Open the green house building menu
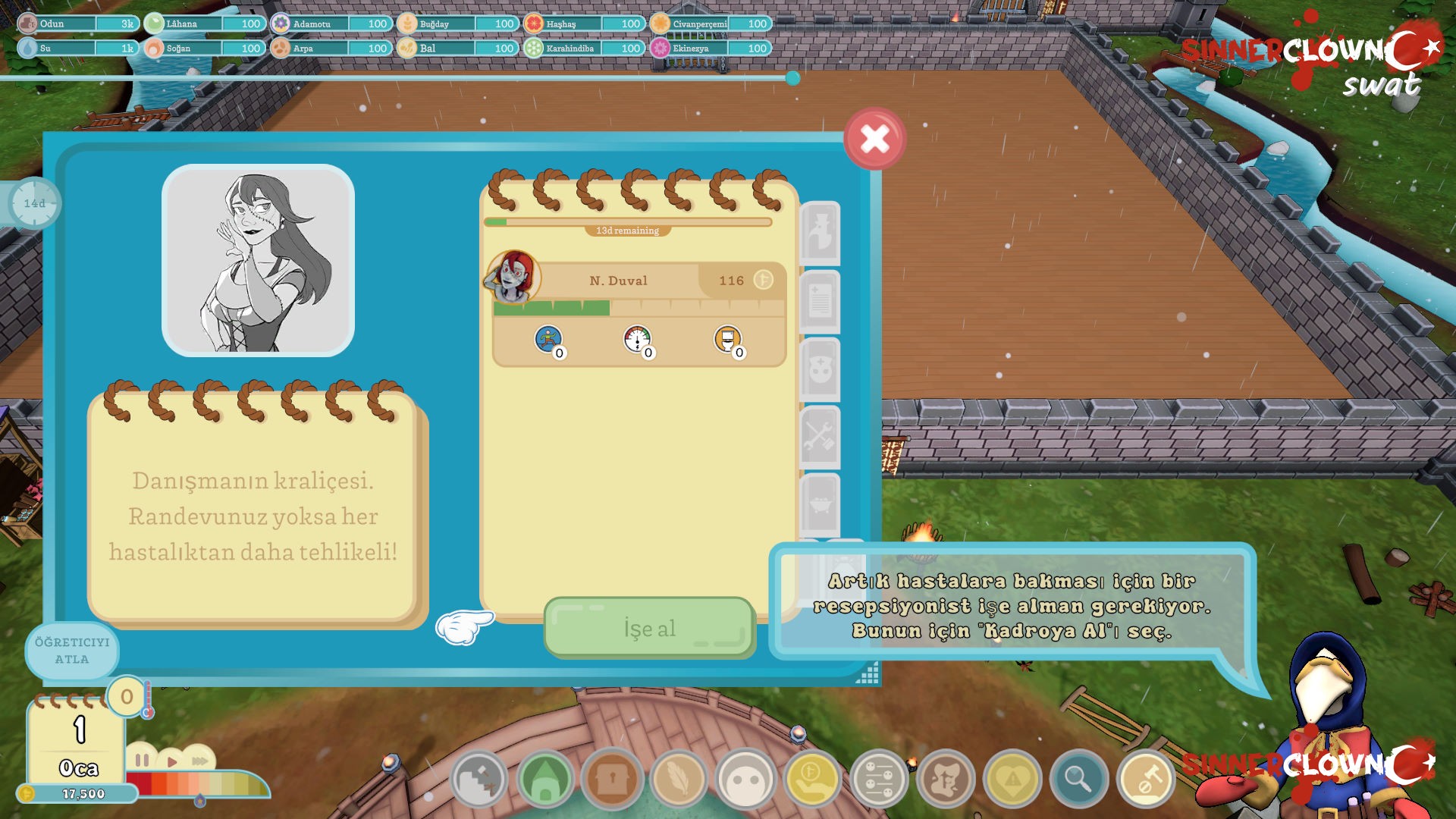The width and height of the screenshot is (1456, 819). 545,779
